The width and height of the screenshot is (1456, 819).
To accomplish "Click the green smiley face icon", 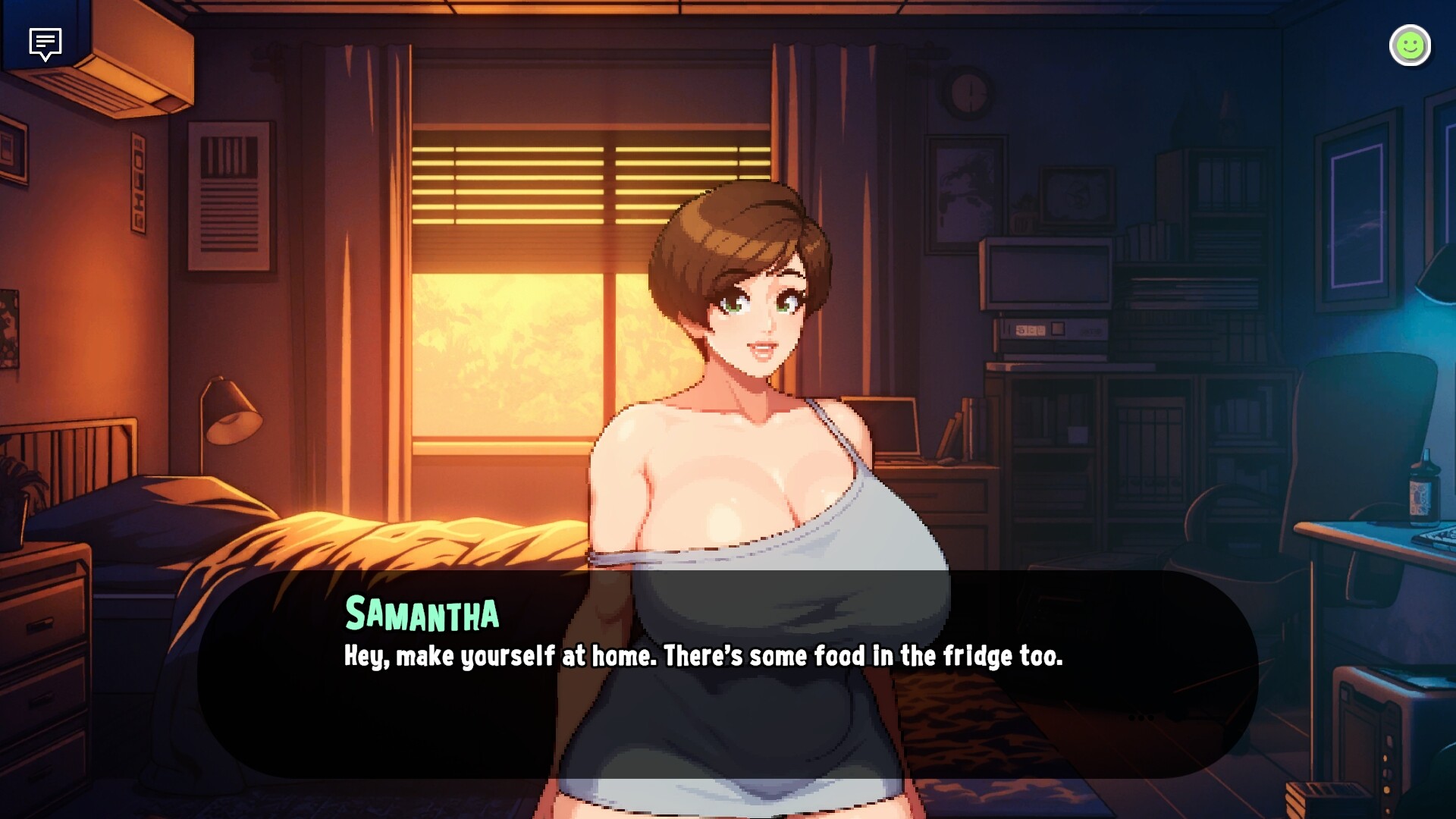I will coord(1410,46).
